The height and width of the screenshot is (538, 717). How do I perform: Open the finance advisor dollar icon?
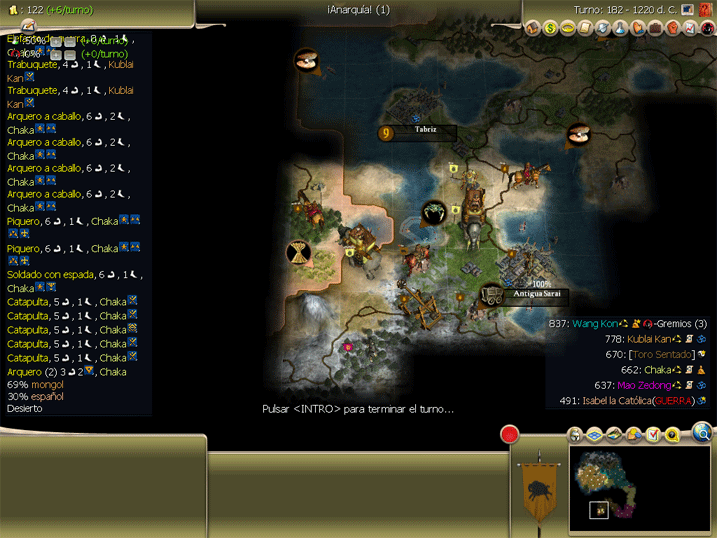tap(550, 28)
